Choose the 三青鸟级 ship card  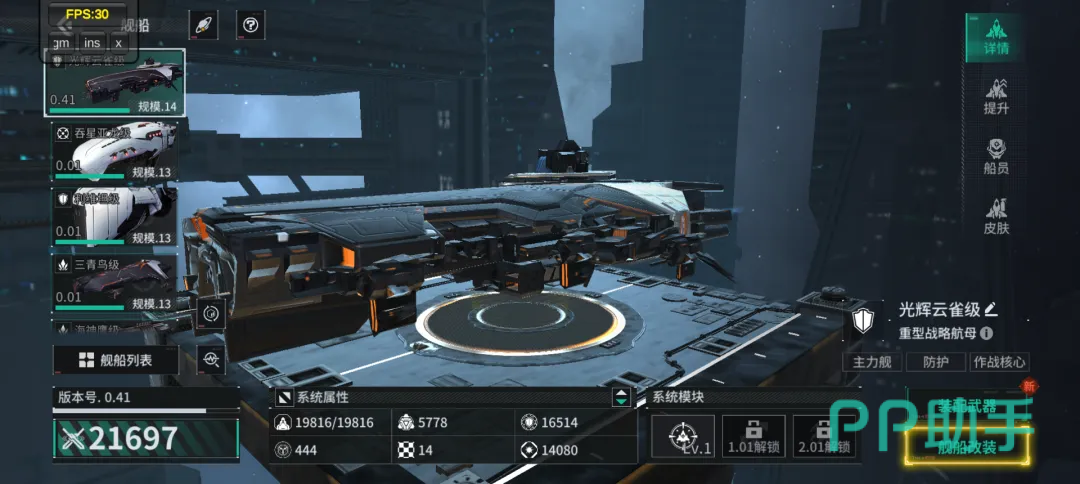114,282
